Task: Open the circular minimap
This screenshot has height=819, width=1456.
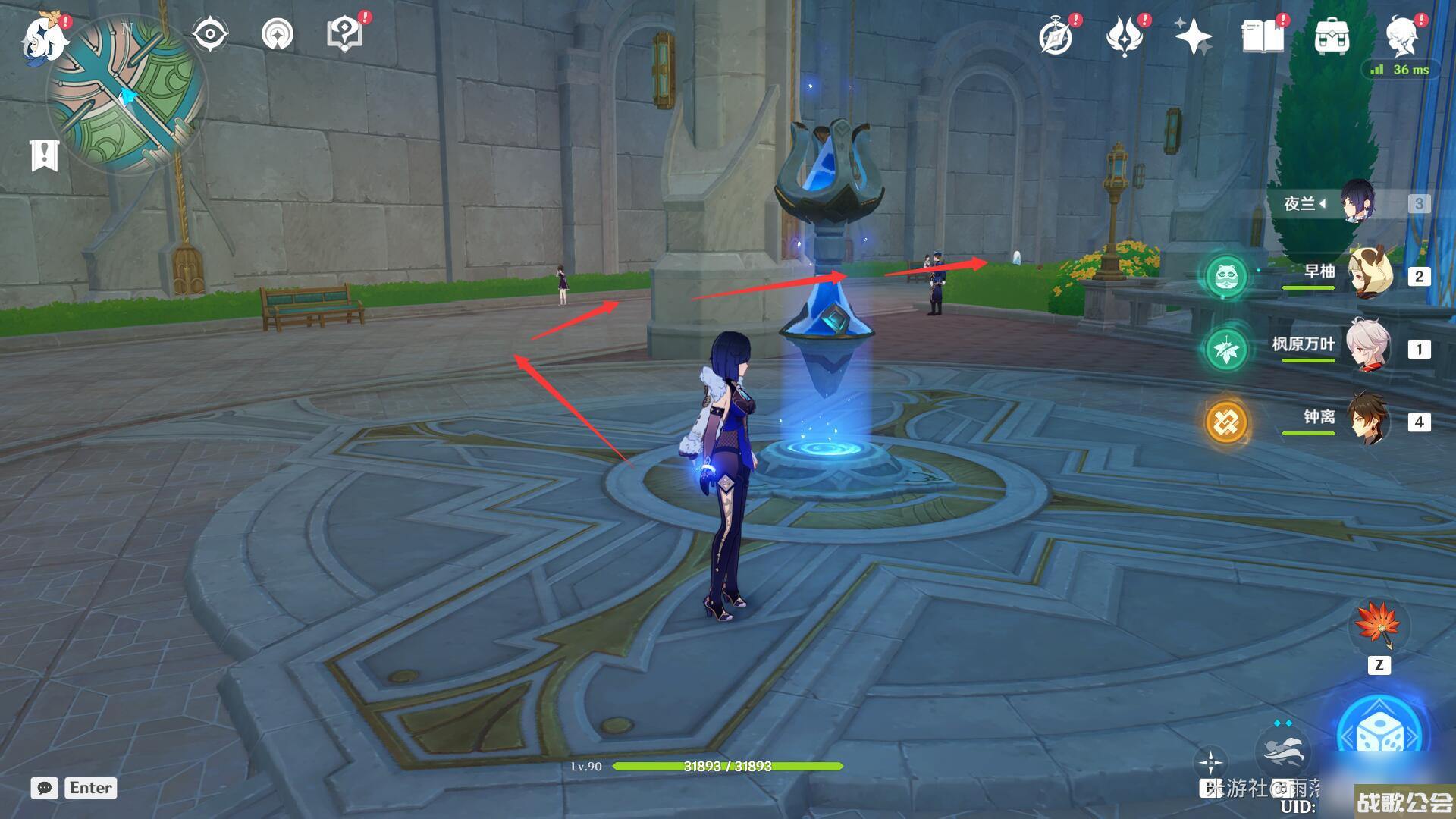Action: (127, 95)
